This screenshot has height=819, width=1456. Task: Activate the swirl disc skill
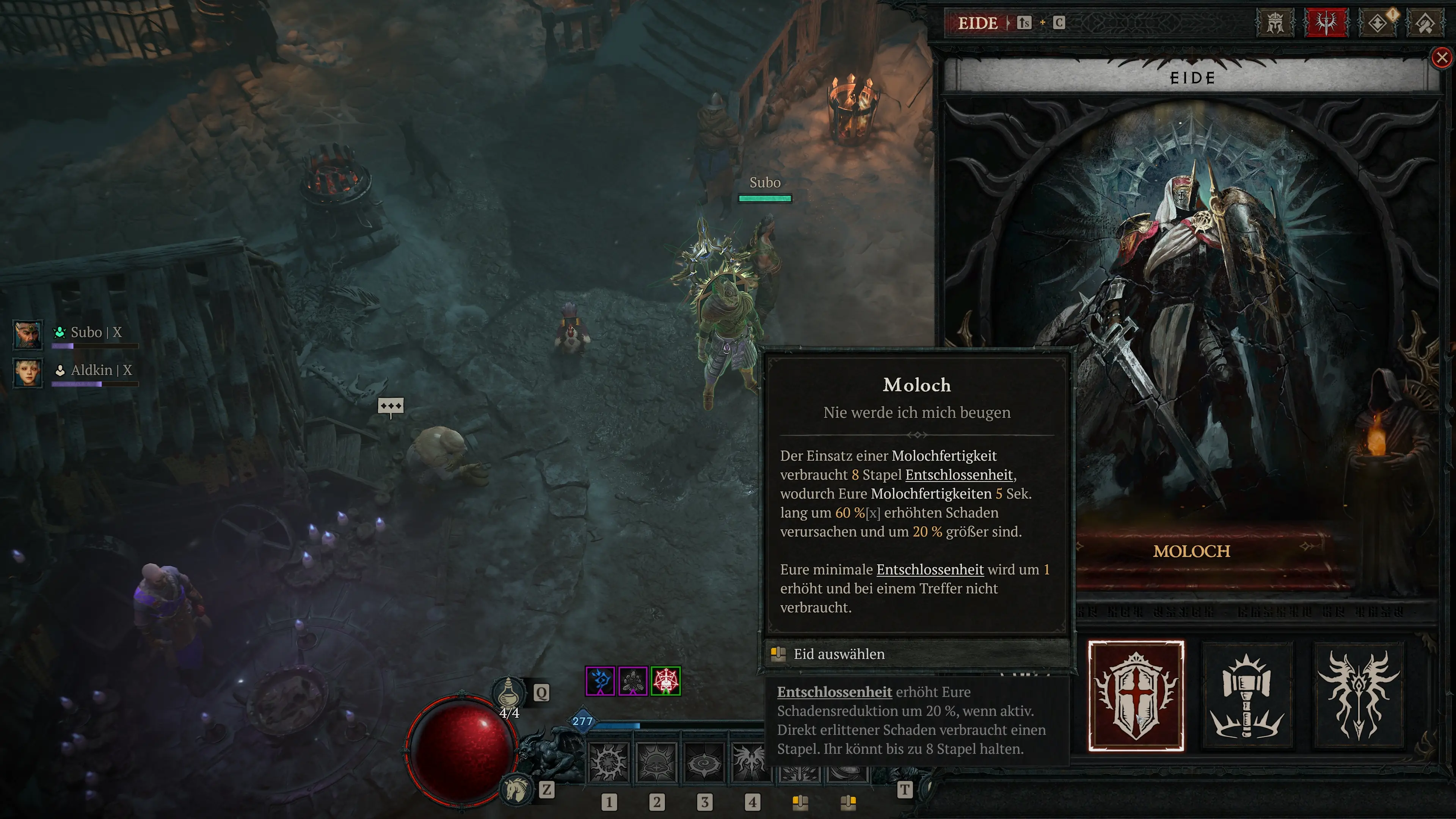704,763
